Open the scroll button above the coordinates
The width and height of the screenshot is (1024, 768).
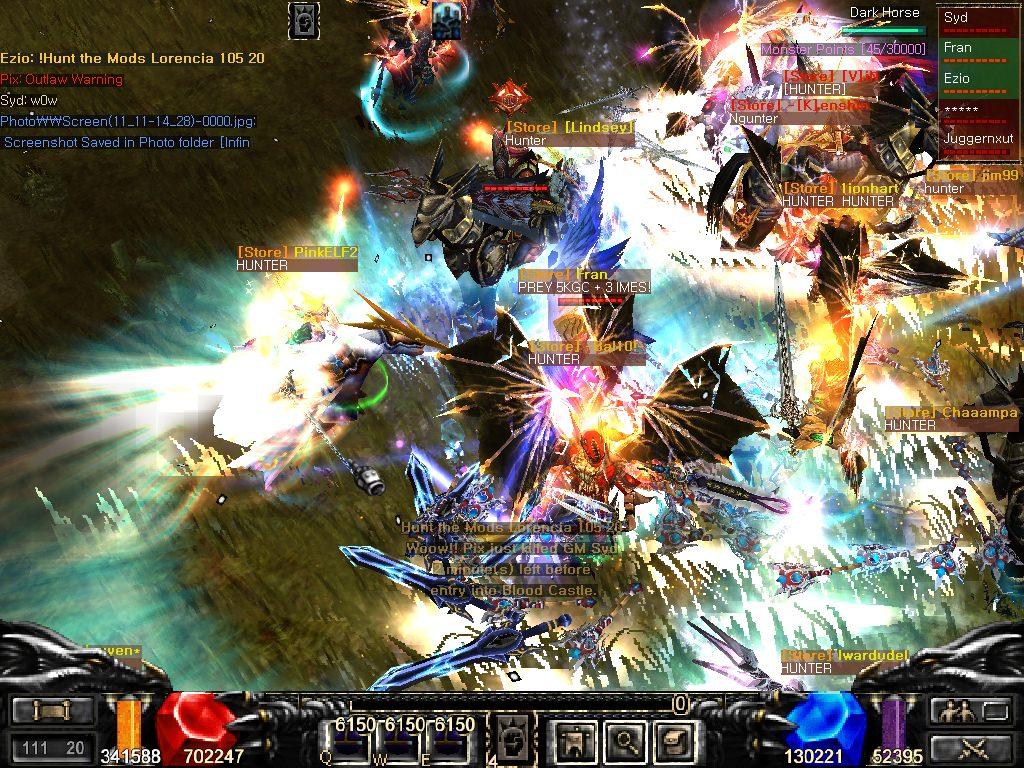[x=53, y=711]
